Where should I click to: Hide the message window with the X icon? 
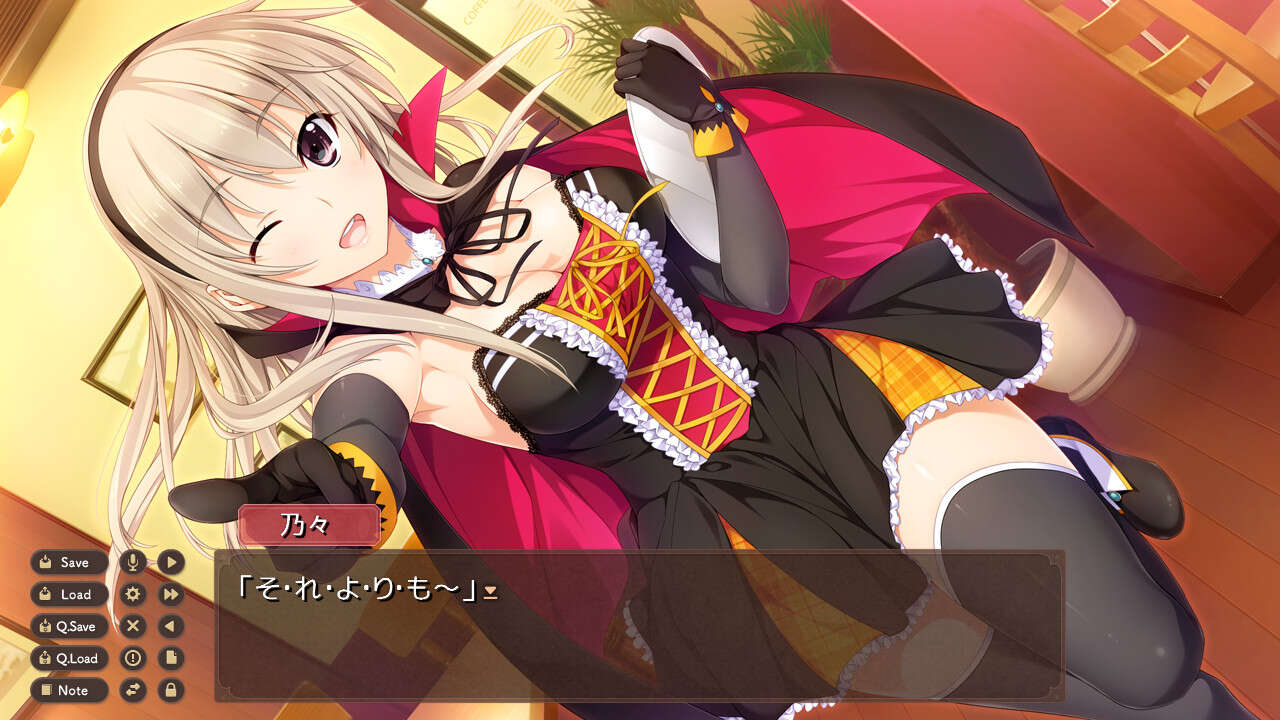pyautogui.click(x=132, y=626)
